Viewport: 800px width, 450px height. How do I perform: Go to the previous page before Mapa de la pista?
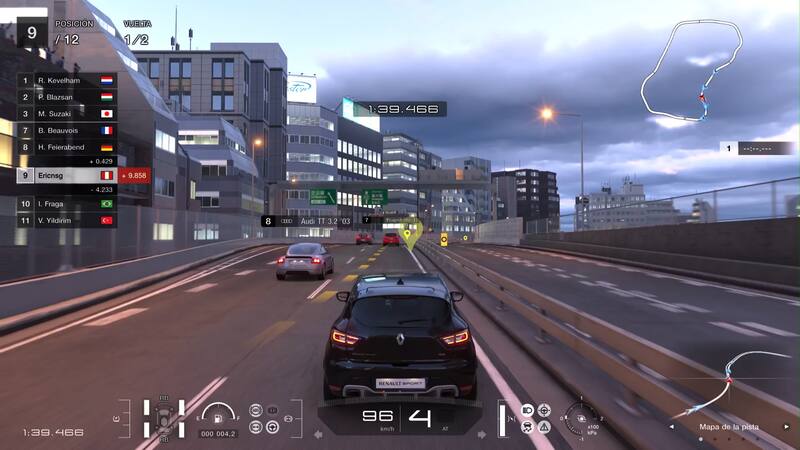pos(672,427)
